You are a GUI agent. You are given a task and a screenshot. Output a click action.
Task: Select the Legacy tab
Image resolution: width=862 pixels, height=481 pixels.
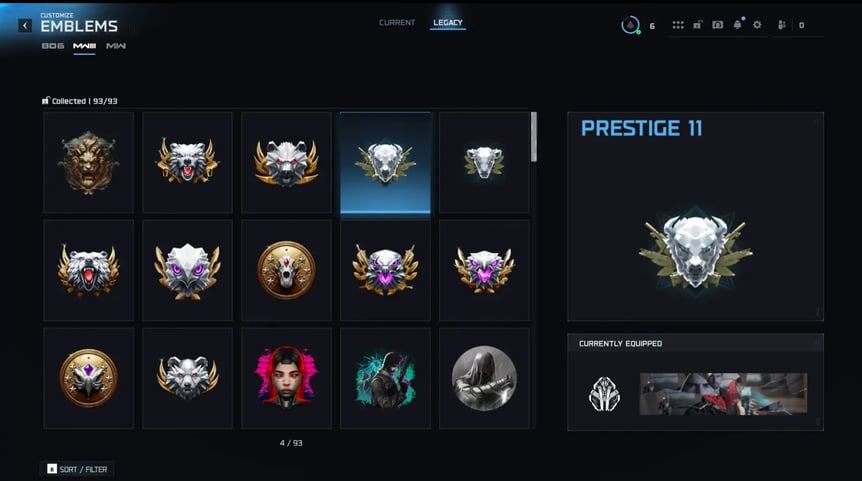coord(448,23)
